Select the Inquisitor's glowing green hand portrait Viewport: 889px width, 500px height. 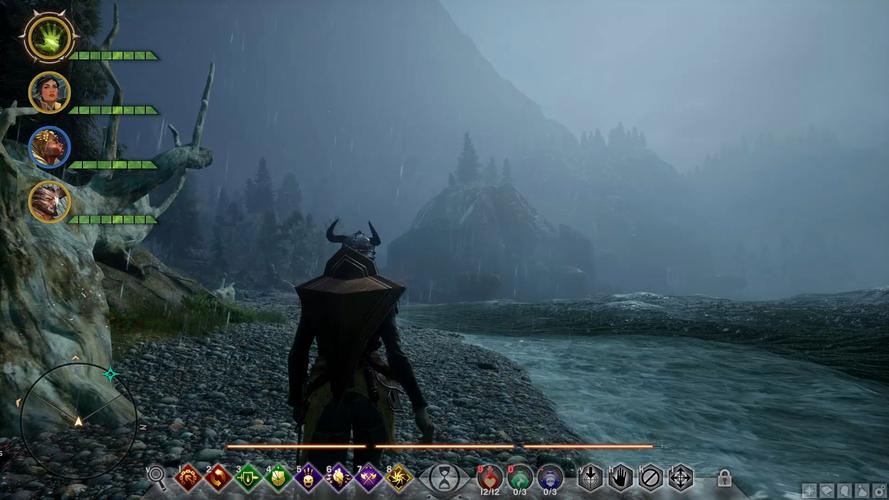[47, 38]
